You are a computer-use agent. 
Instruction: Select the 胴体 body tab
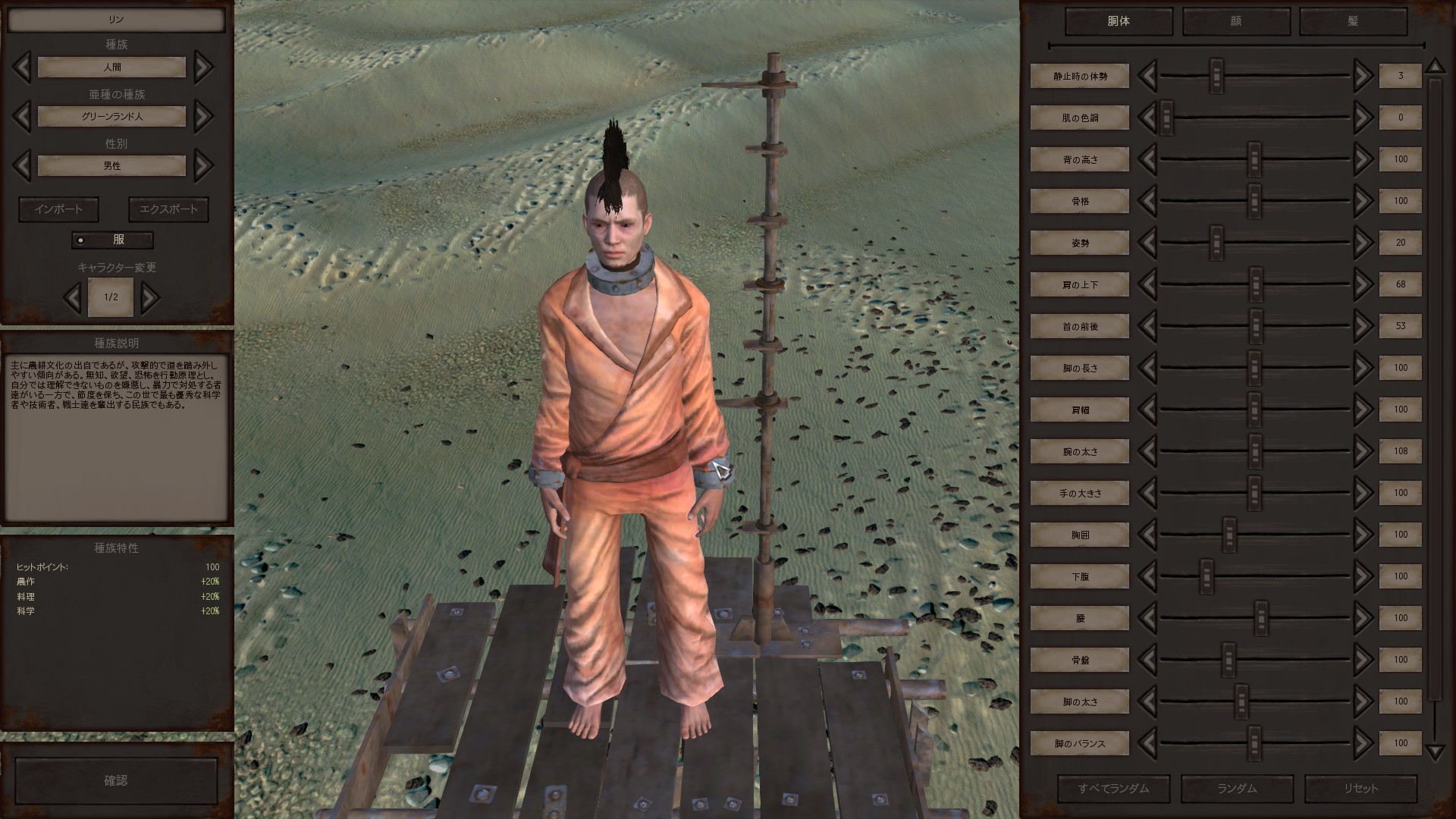1119,21
